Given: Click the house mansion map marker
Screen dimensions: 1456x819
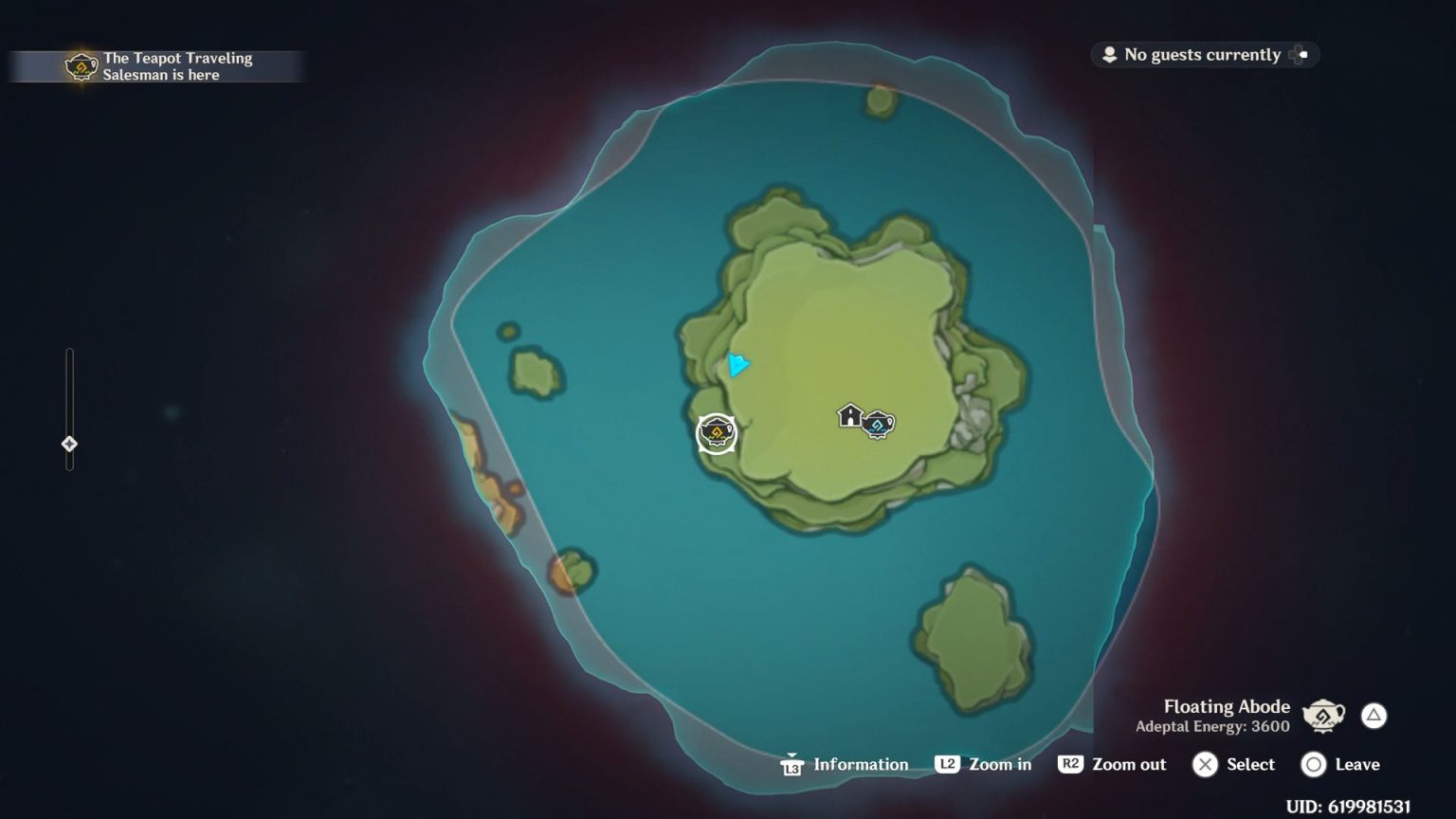Looking at the screenshot, I should 849,415.
